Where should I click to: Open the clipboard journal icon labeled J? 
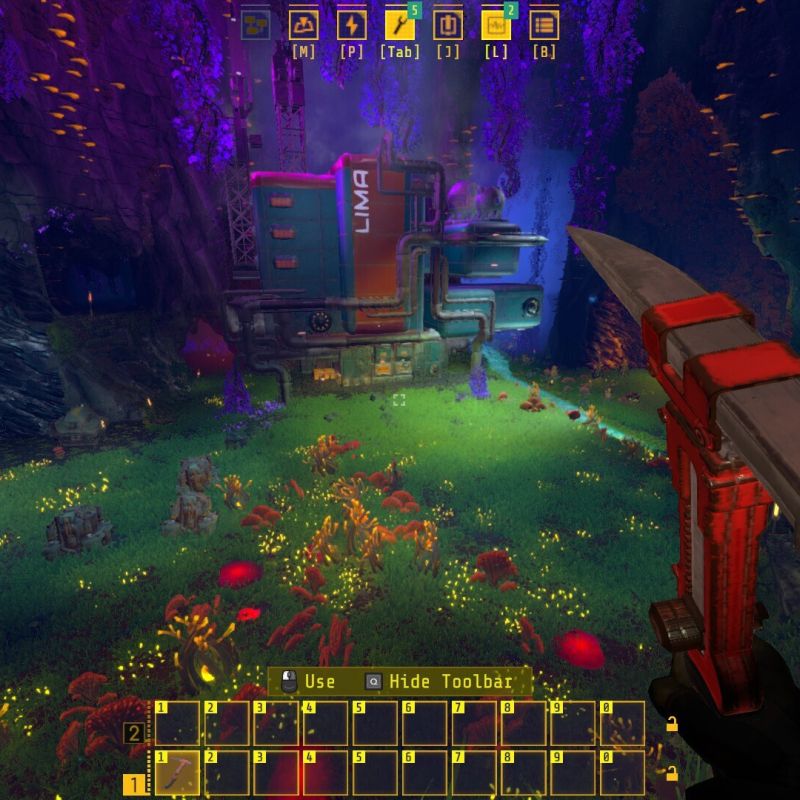coord(447,25)
